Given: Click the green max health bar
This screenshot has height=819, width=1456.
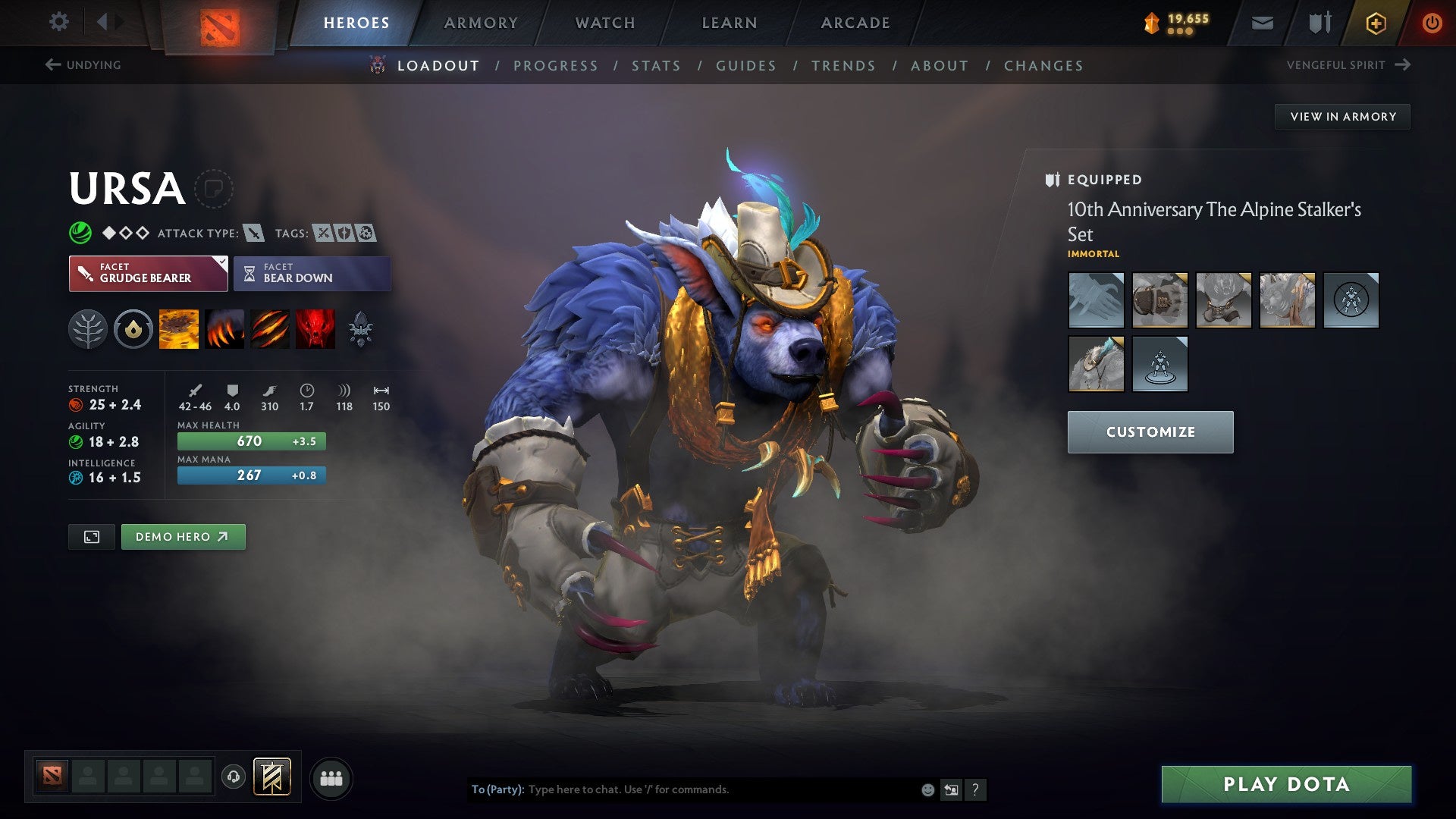Looking at the screenshot, I should pyautogui.click(x=250, y=441).
